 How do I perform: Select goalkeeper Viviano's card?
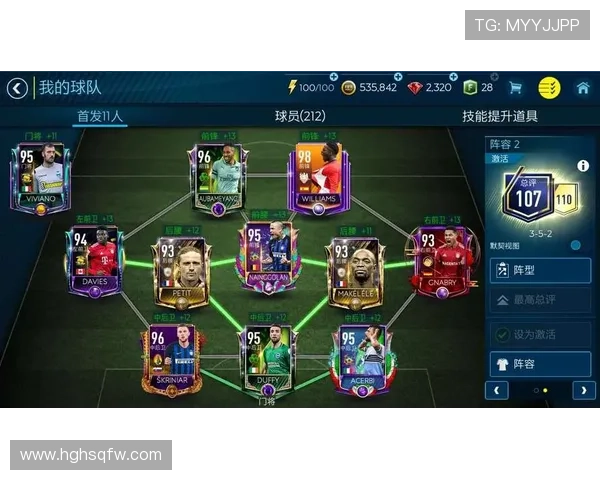[x=39, y=176]
